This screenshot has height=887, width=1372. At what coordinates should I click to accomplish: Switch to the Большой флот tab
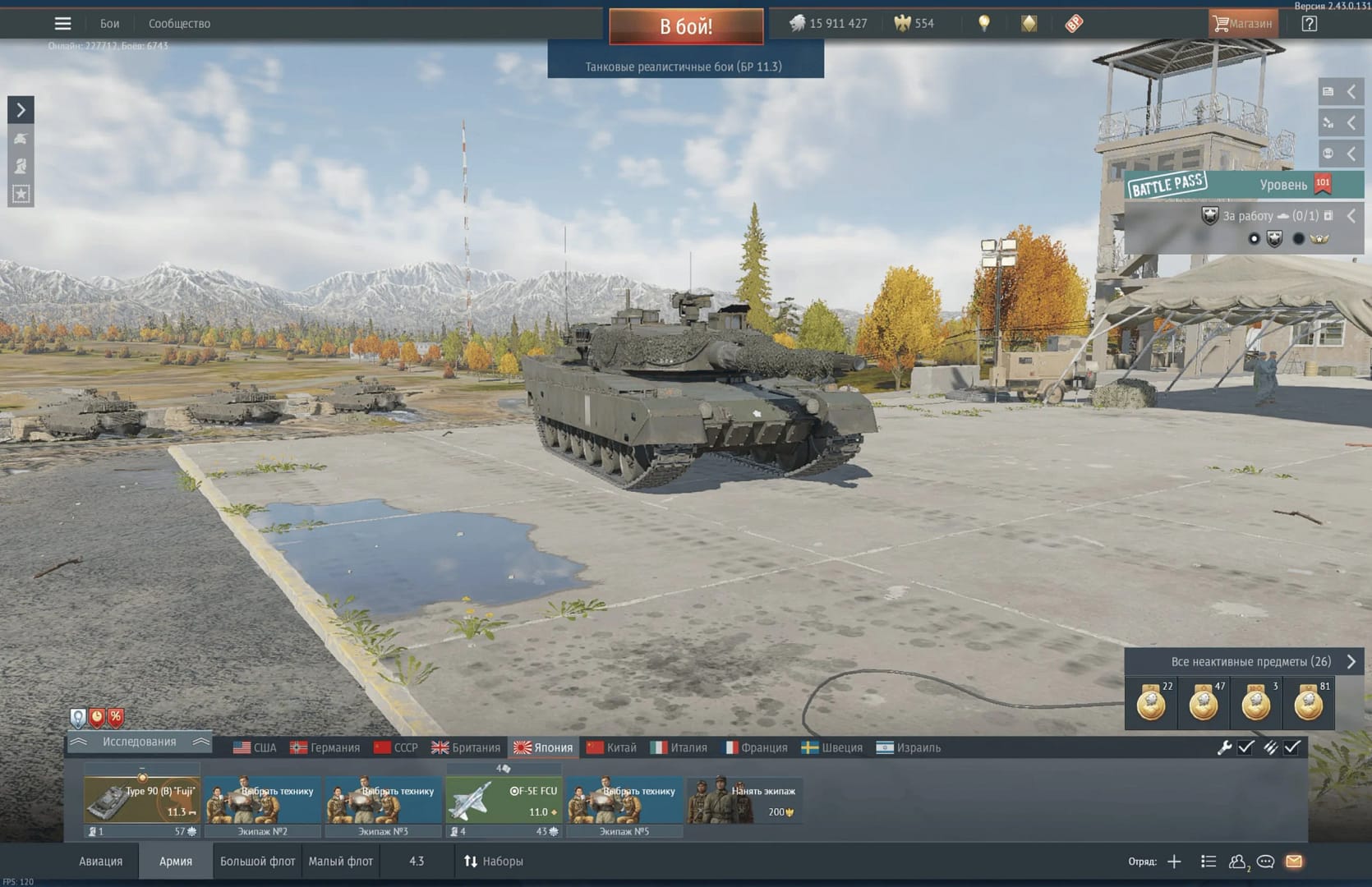click(257, 862)
